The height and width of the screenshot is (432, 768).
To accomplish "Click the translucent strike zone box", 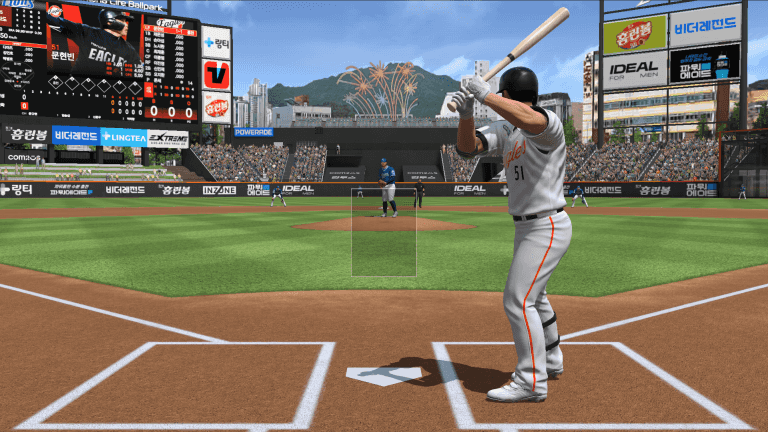I will click(x=384, y=232).
